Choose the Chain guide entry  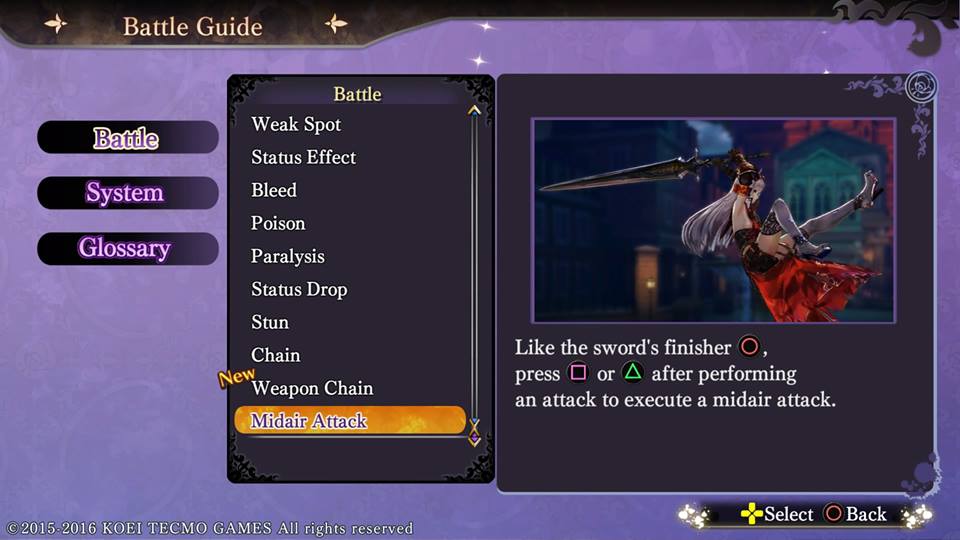[275, 355]
